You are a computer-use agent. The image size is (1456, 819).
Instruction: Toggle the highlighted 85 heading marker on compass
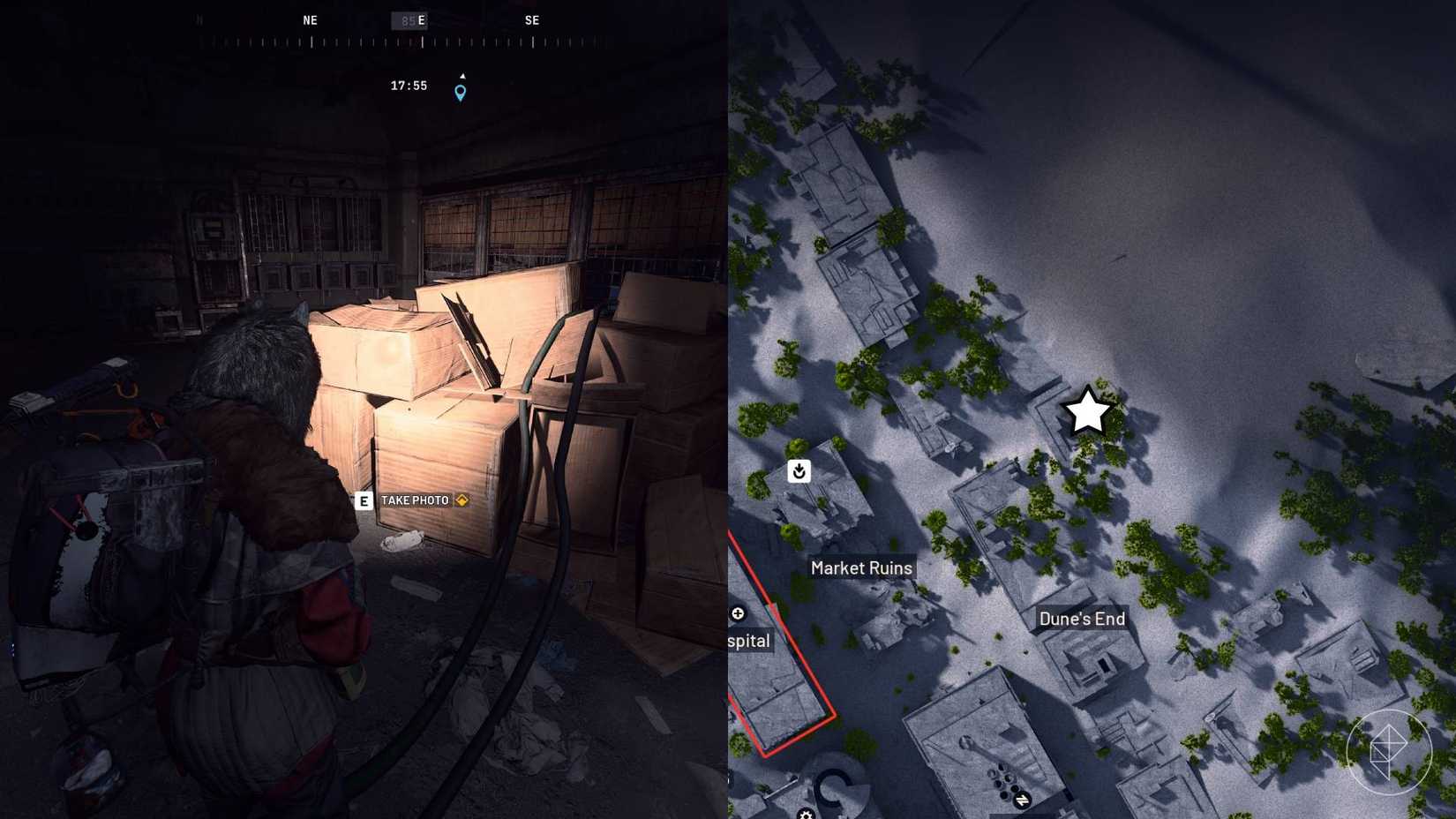click(409, 19)
